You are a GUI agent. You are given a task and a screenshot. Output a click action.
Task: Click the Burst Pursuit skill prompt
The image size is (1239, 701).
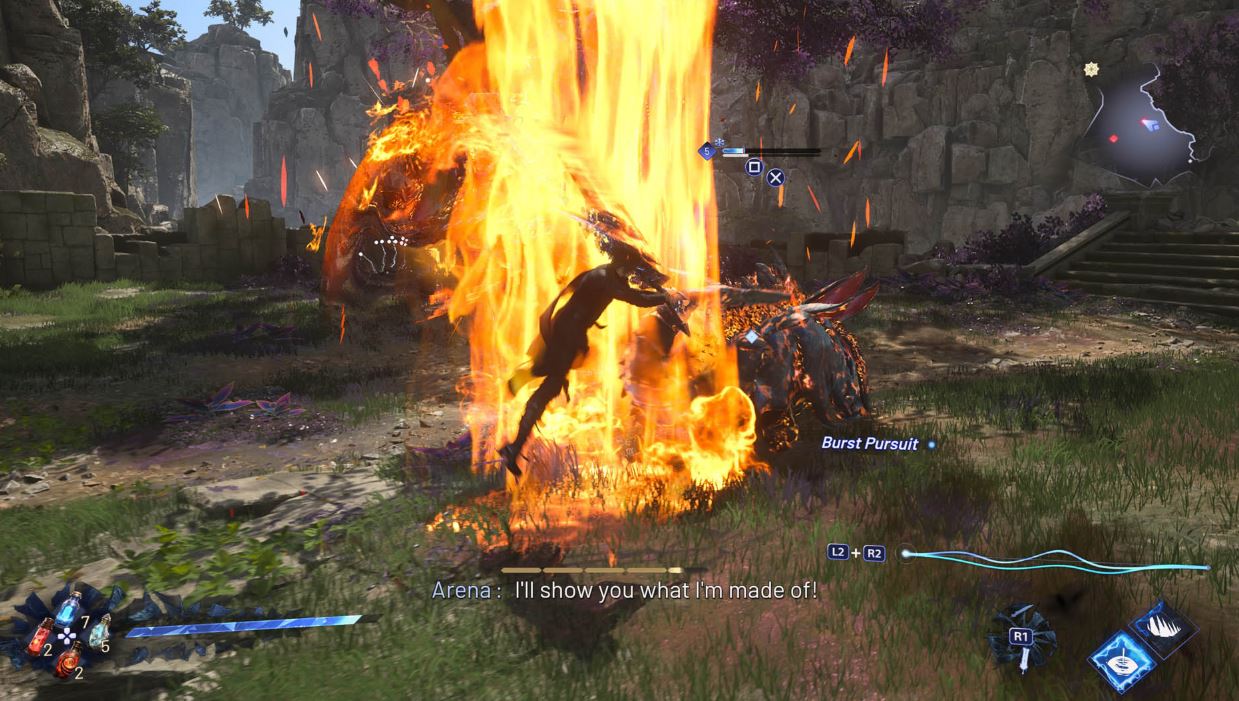(869, 443)
